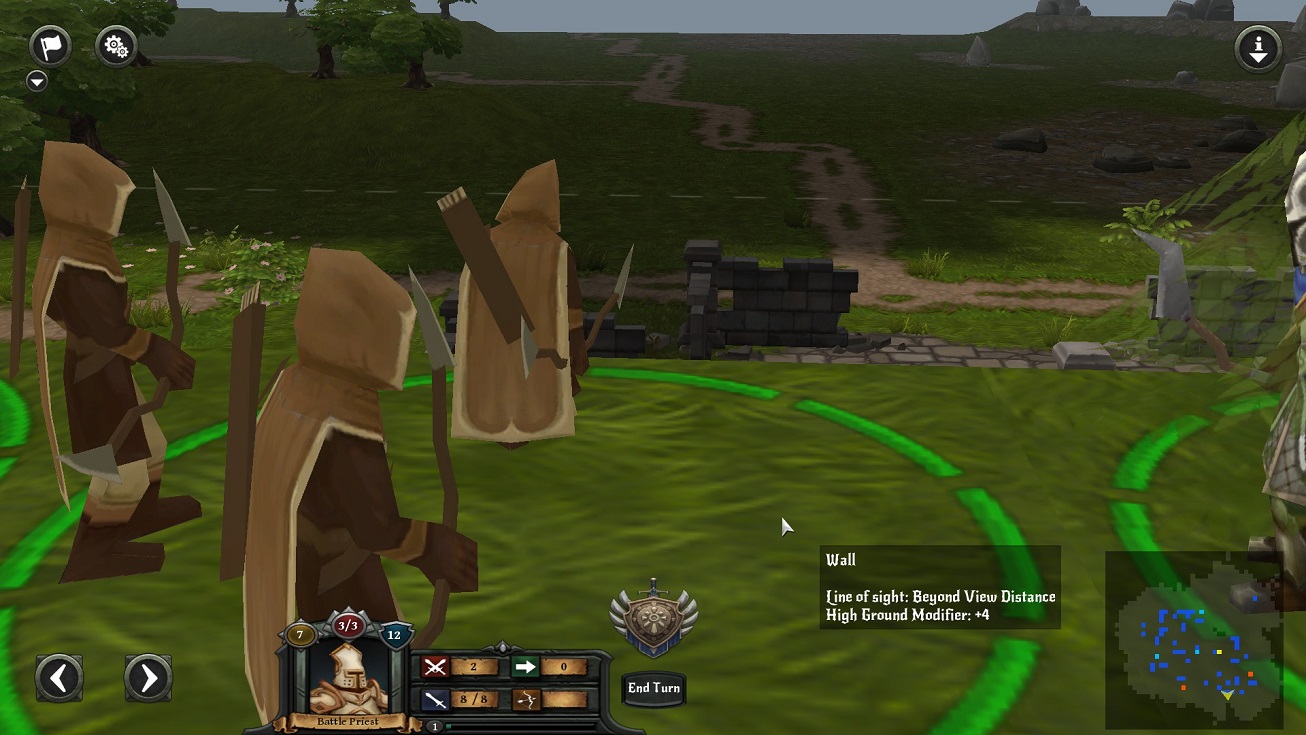The height and width of the screenshot is (735, 1306).
Task: Click the winged shield emblem
Action: coord(654,619)
